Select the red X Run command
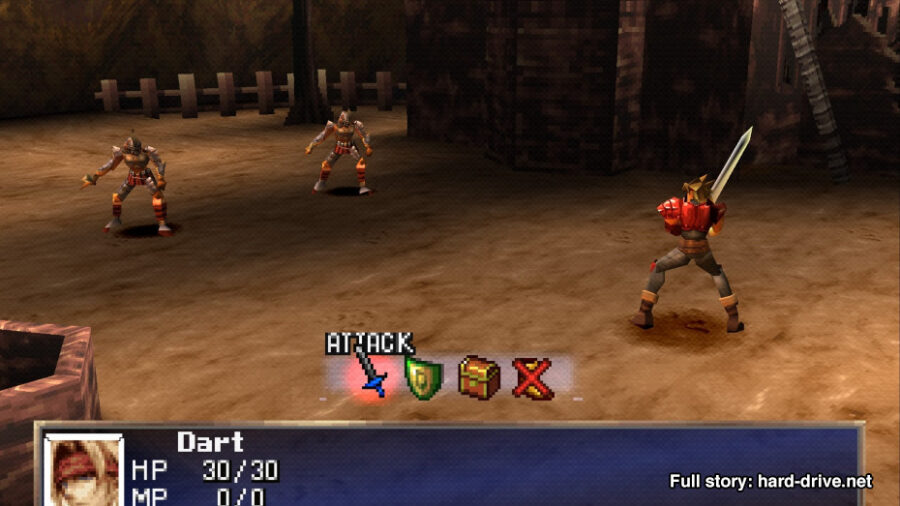The image size is (900, 506). coord(533,379)
